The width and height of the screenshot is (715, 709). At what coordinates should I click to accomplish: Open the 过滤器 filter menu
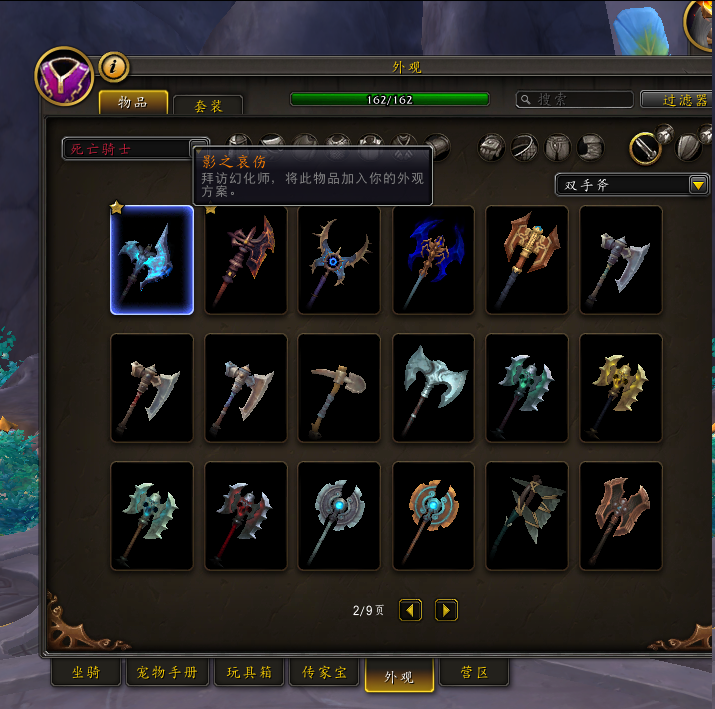pos(676,100)
